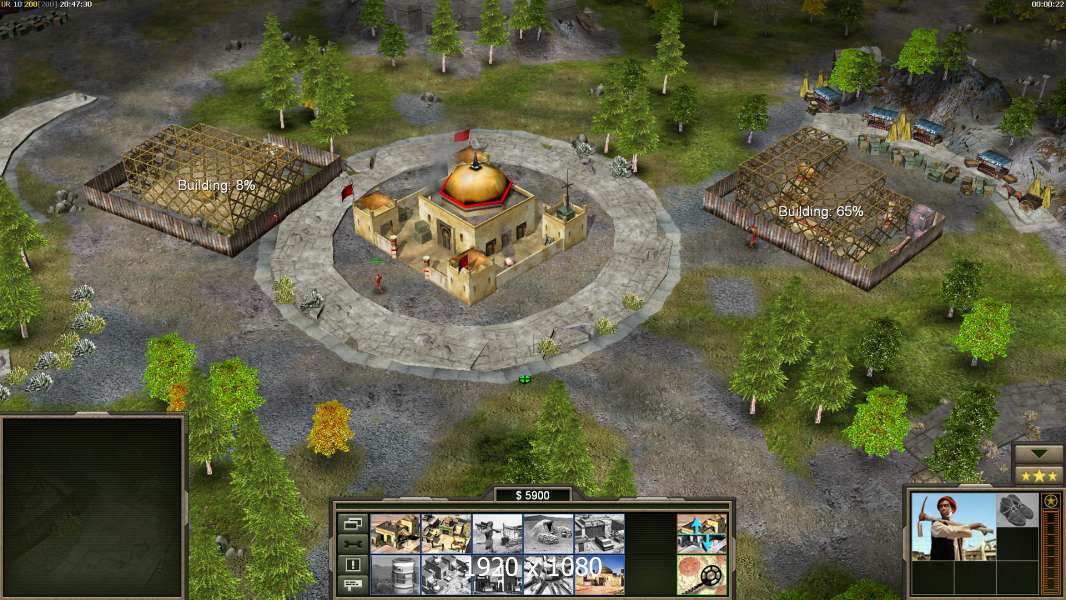Click the exclamation mark alert button
Viewport: 1066px width, 600px height.
[x=351, y=565]
